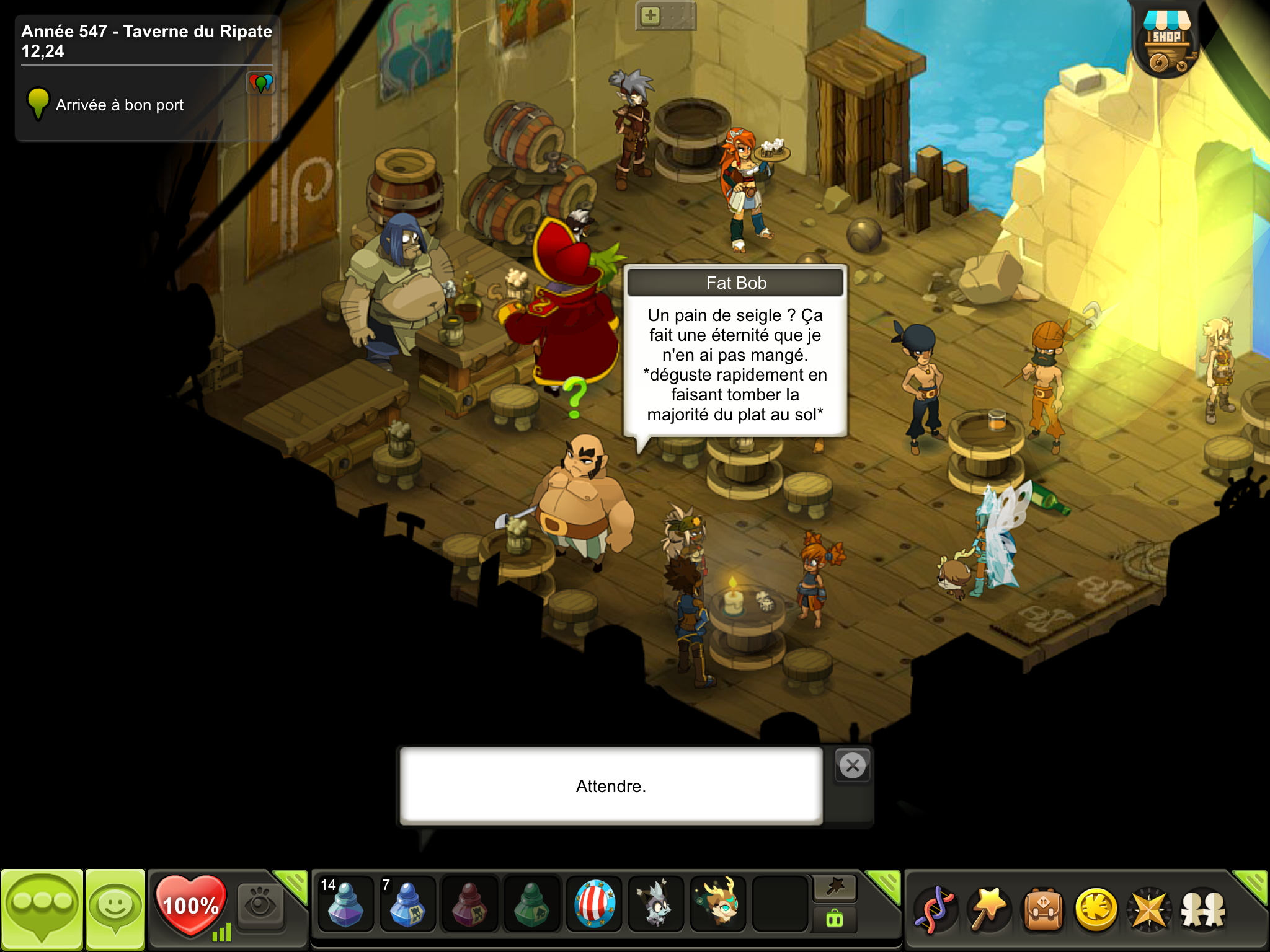
Task: Switch shortcut bar to green bag items tab
Action: tap(835, 919)
